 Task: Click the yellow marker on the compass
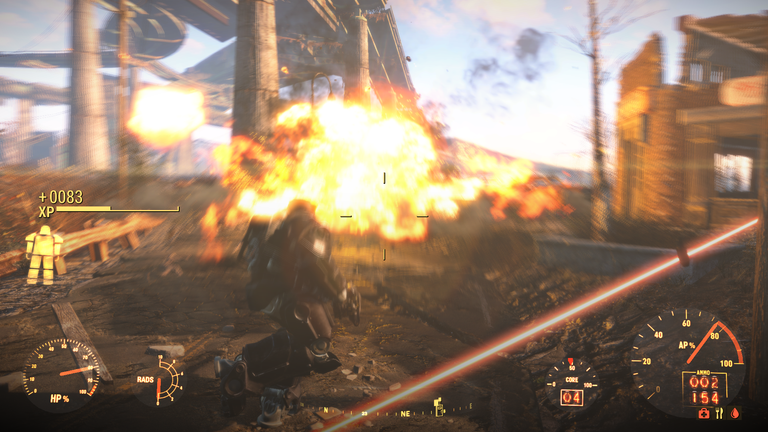(x=438, y=407)
